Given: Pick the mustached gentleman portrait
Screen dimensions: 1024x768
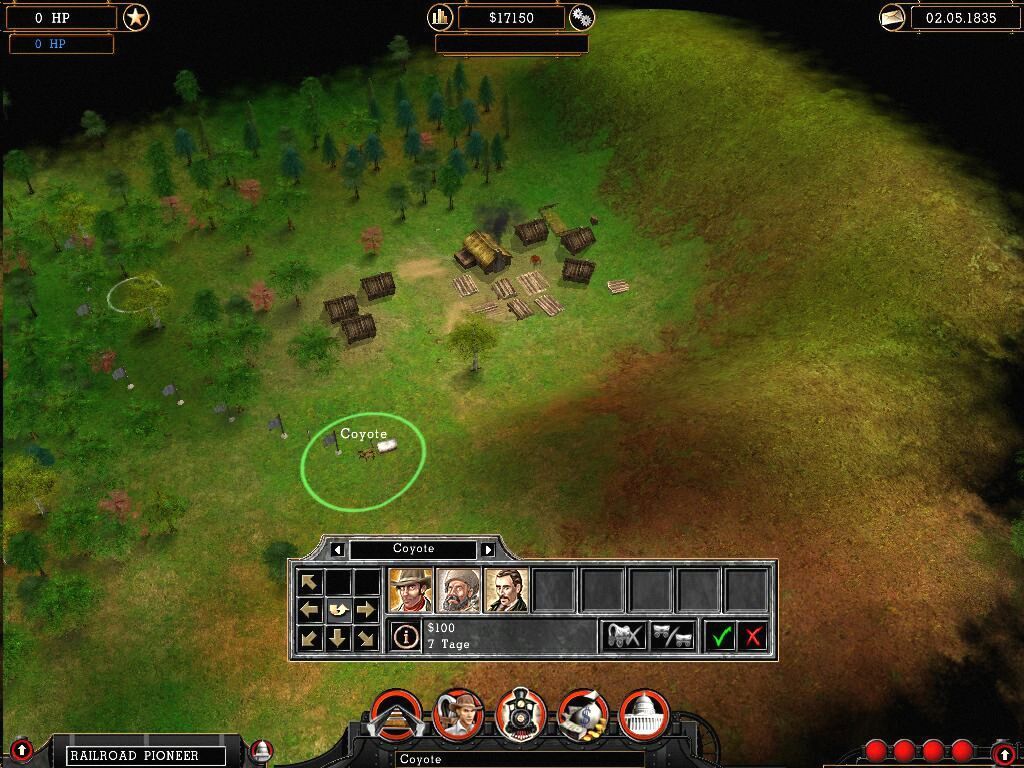Looking at the screenshot, I should (x=506, y=590).
